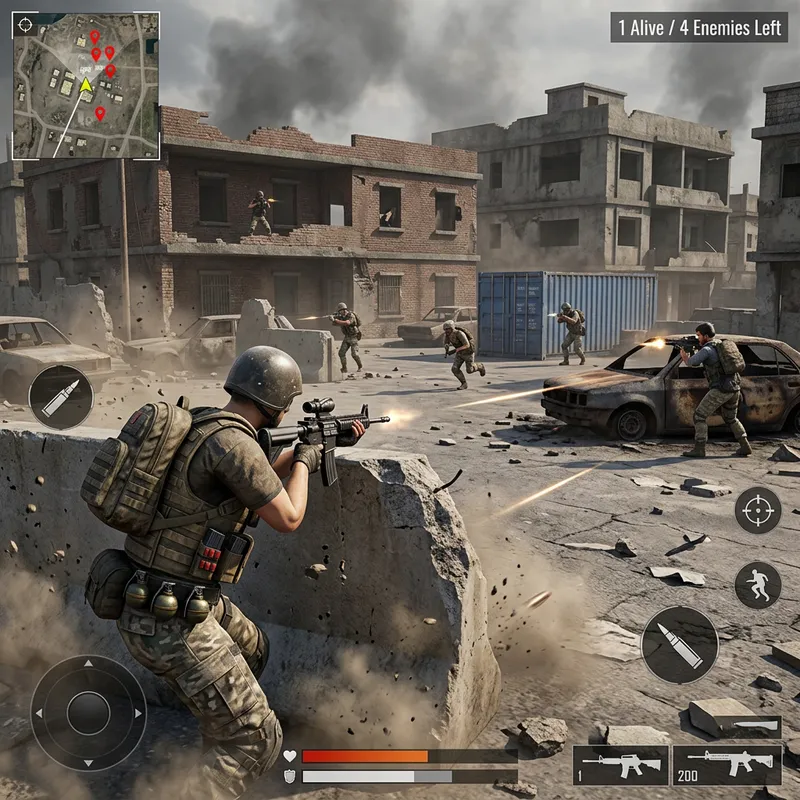Viewport: 800px width, 800px height.
Task: Click the lone red marker below the player arrow
Action: pyautogui.click(x=100, y=114)
